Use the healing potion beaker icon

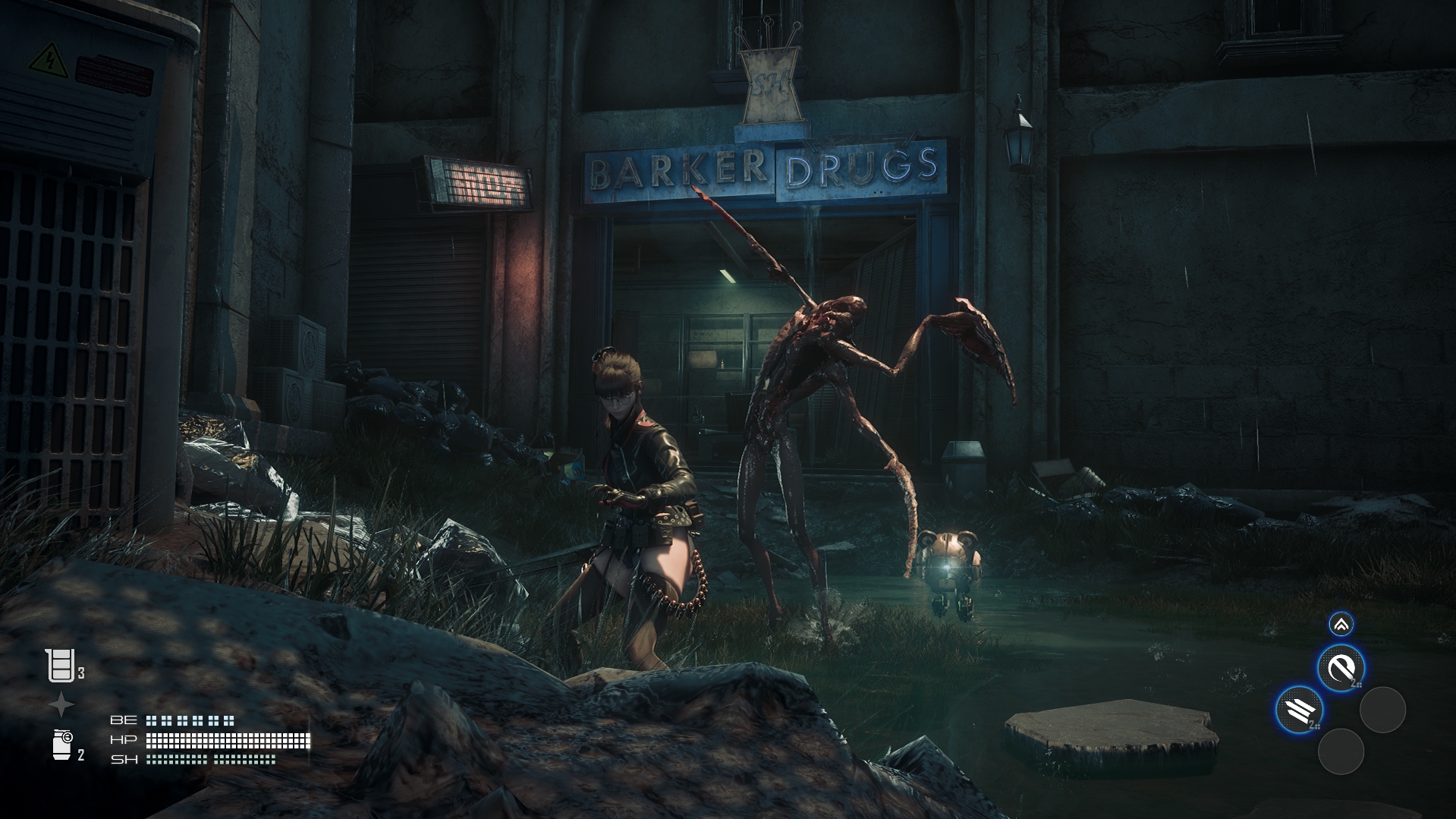[61, 666]
